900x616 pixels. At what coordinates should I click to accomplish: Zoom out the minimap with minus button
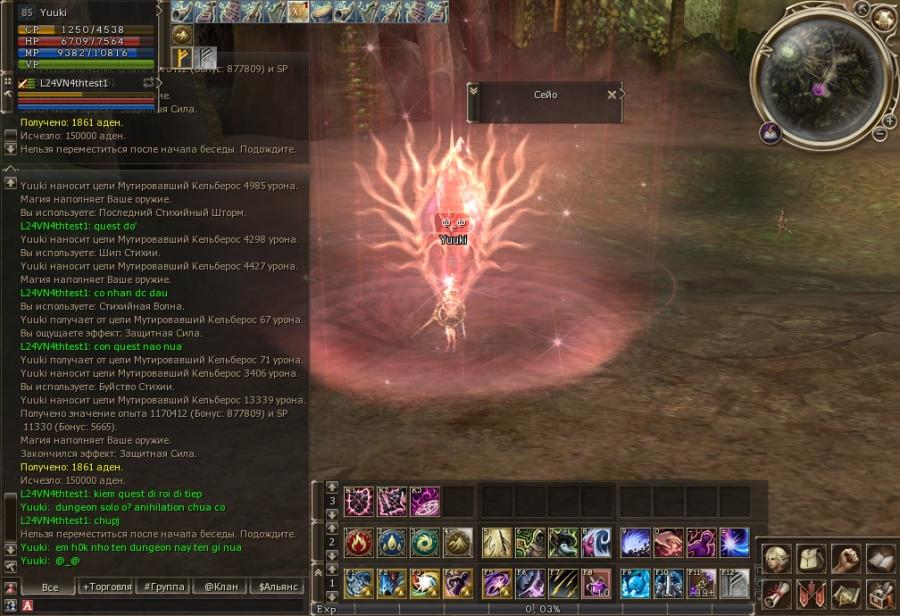879,133
